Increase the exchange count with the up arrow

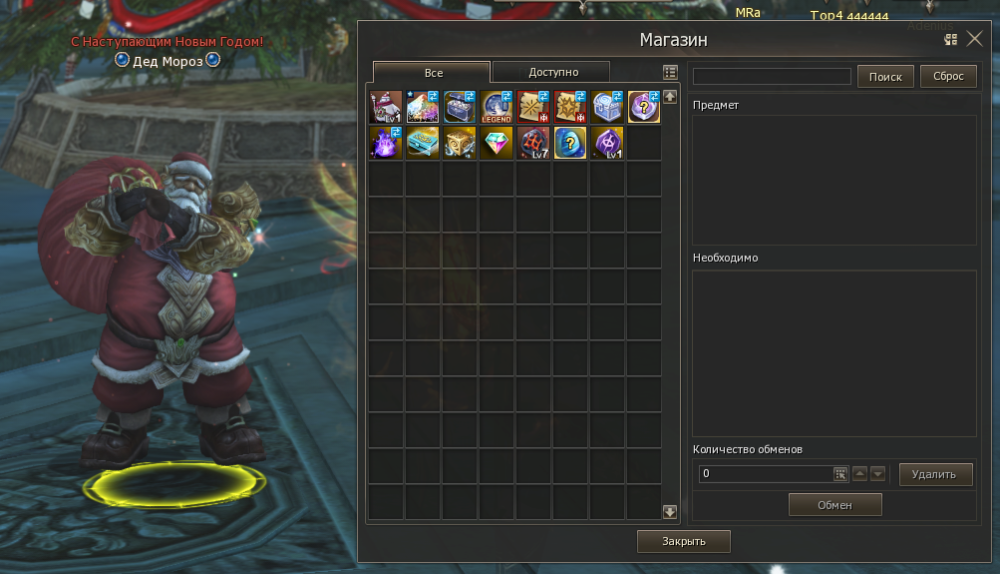point(860,474)
